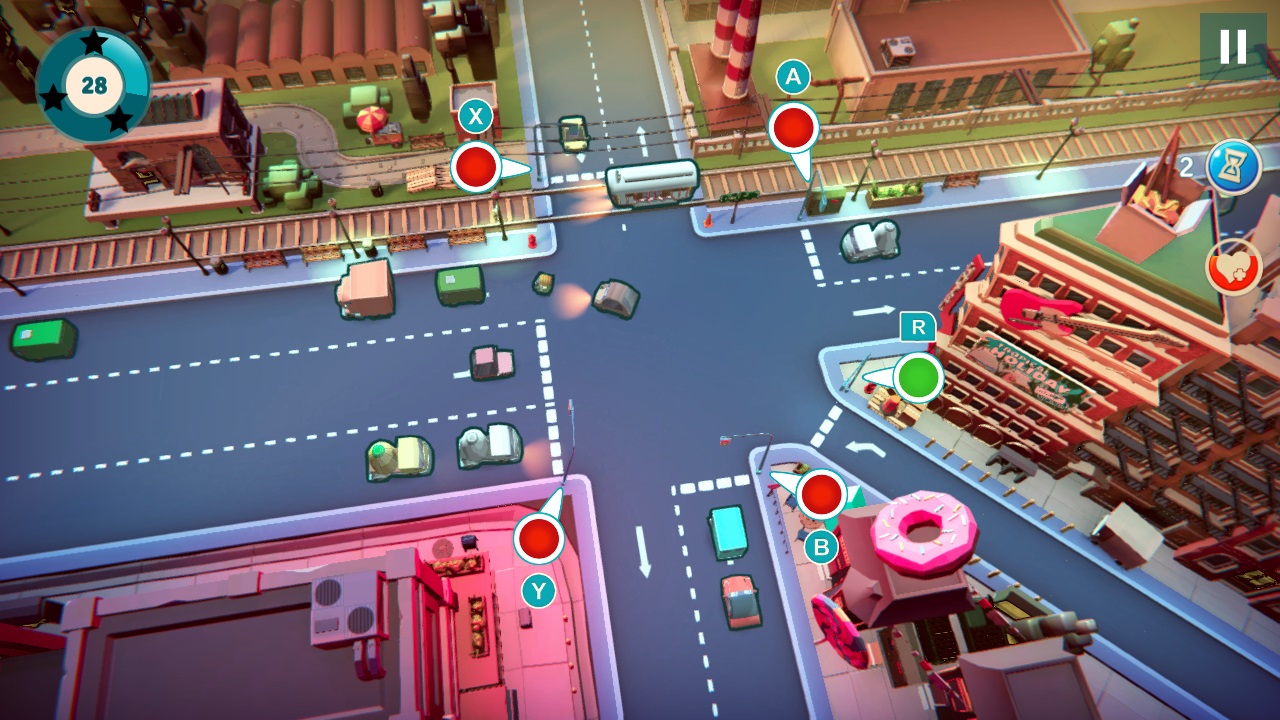Click the star score badge showing 28

tap(95, 83)
